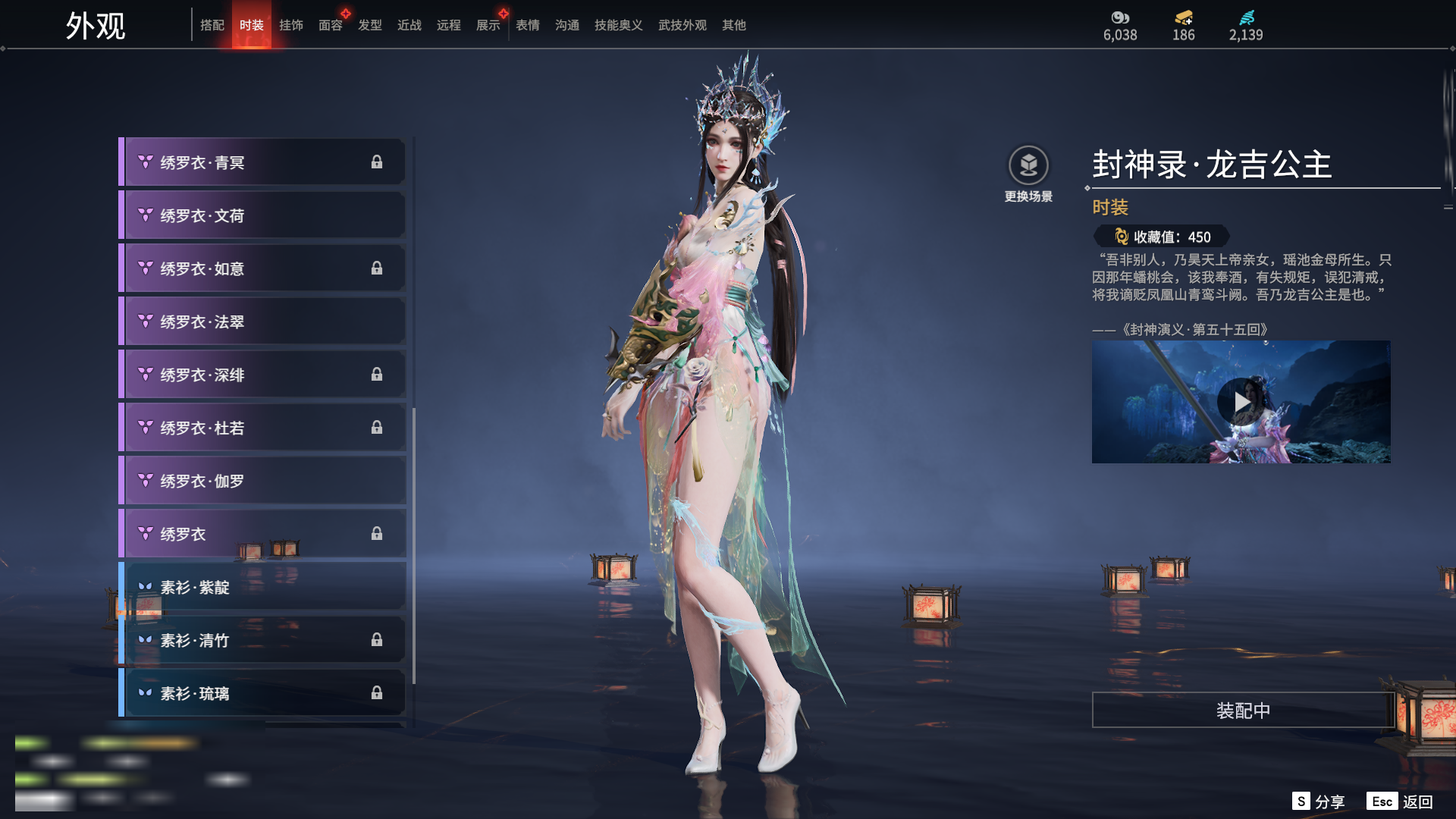The width and height of the screenshot is (1456, 819).
Task: Select the 面容 face tab
Action: point(330,25)
